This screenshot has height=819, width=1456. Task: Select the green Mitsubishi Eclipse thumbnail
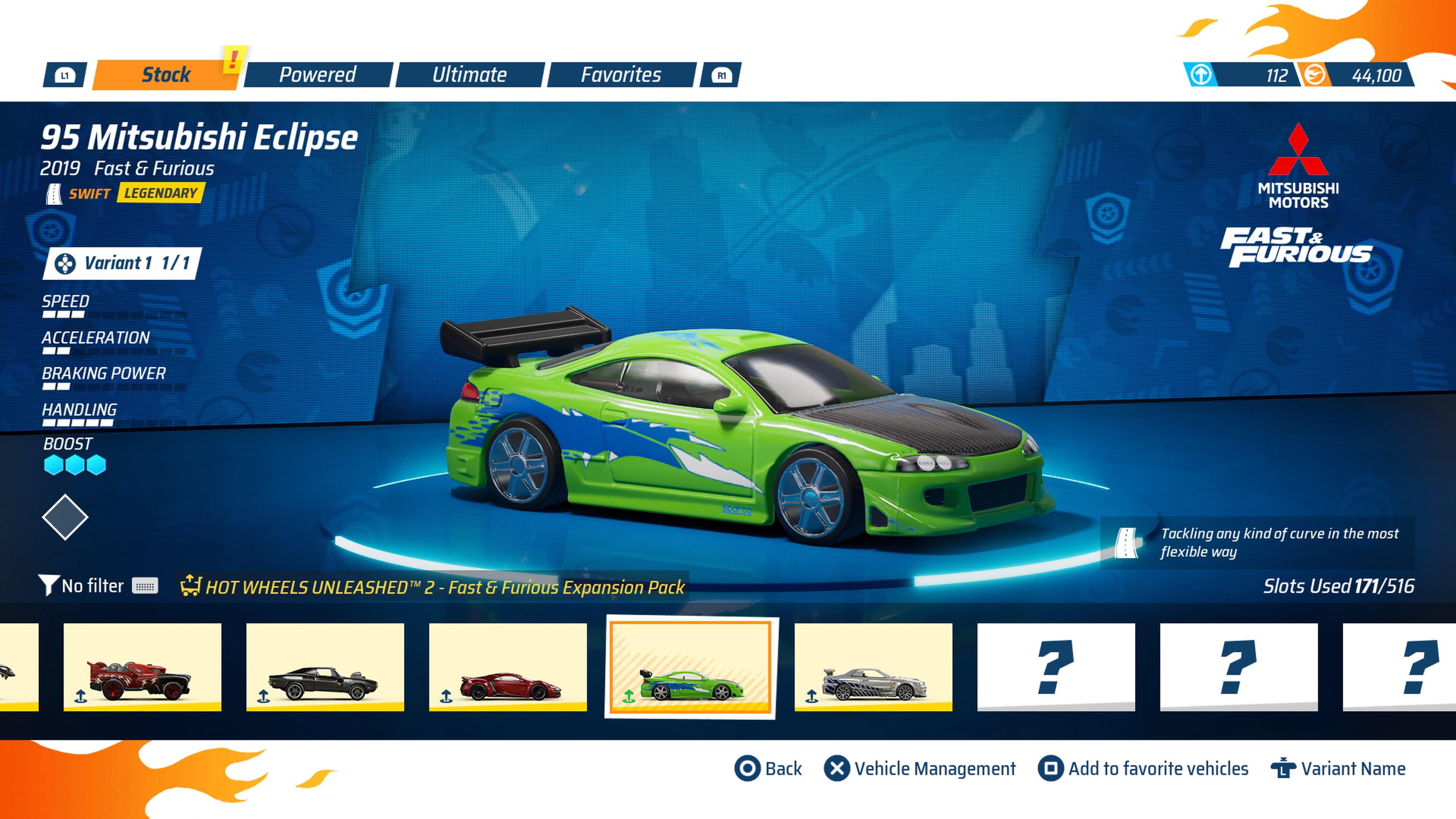(x=691, y=667)
